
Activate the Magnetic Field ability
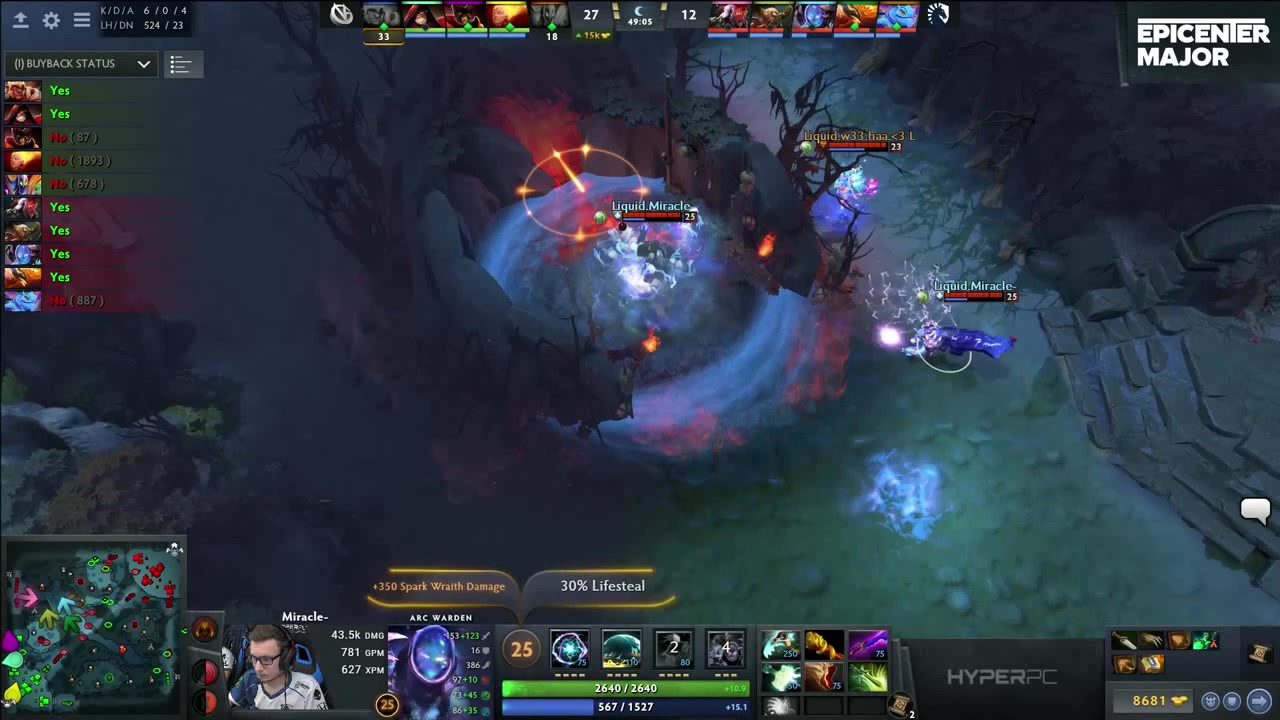[x=621, y=650]
